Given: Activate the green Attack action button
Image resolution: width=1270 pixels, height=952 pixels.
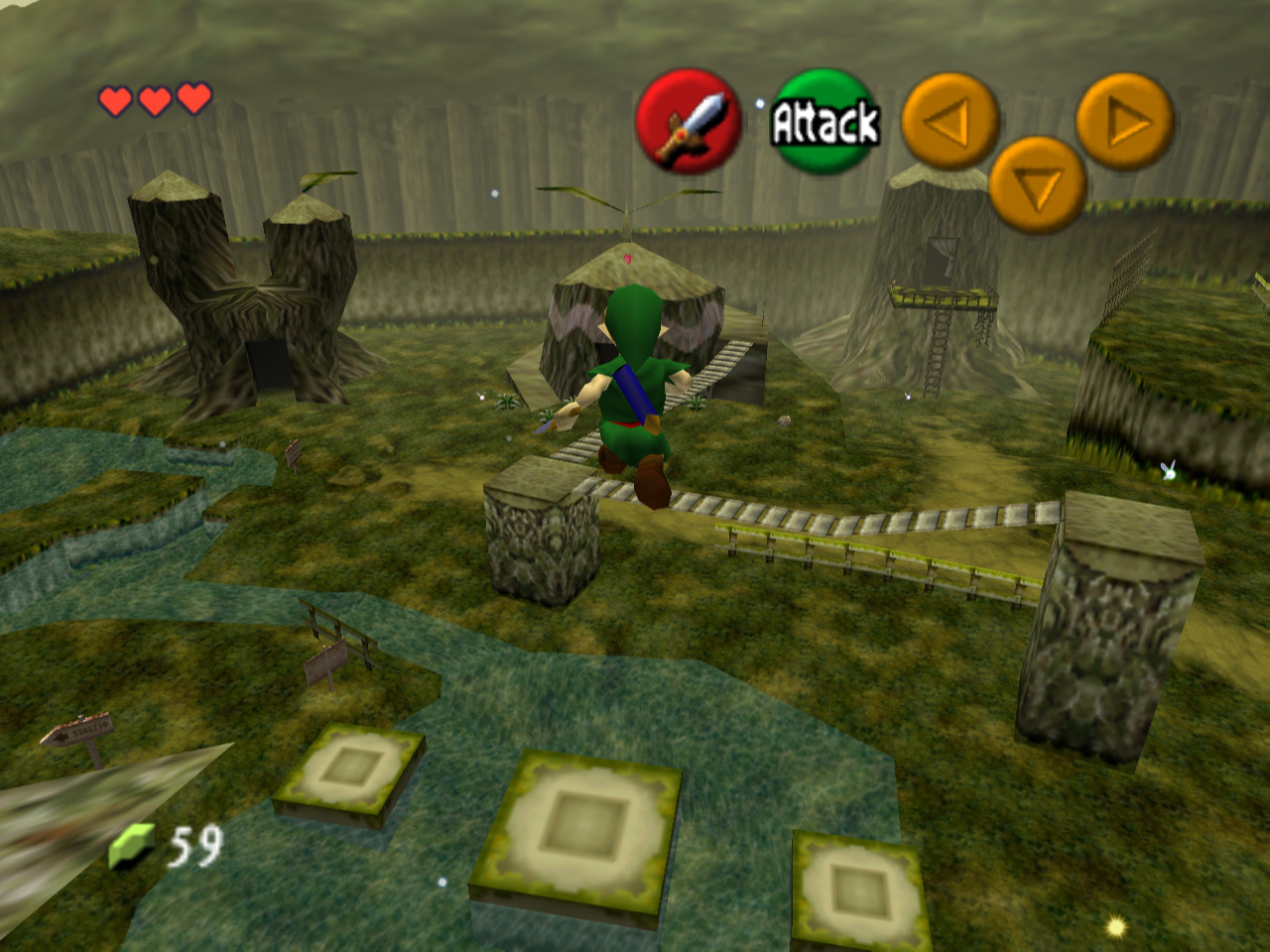Looking at the screenshot, I should (x=825, y=121).
